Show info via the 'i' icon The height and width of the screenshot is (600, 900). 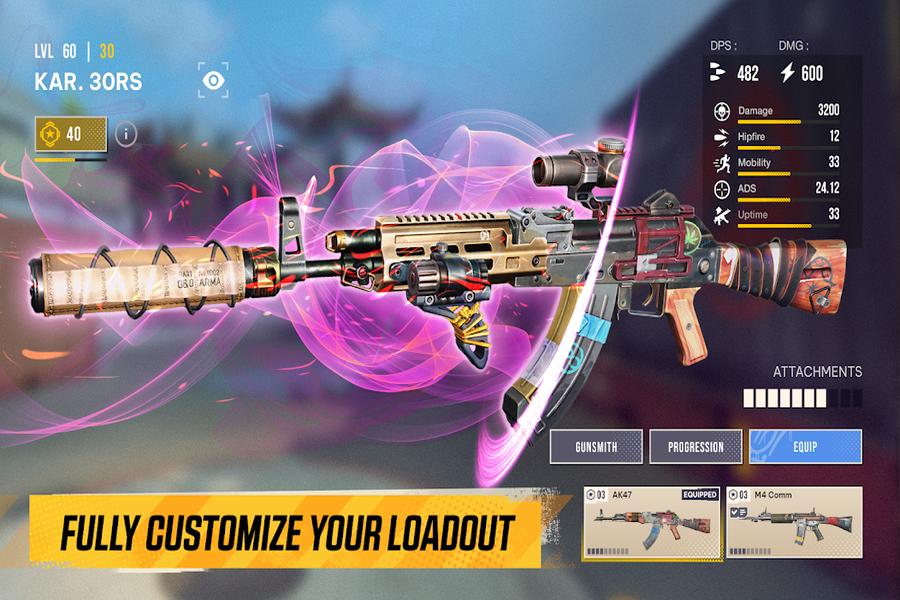[125, 133]
